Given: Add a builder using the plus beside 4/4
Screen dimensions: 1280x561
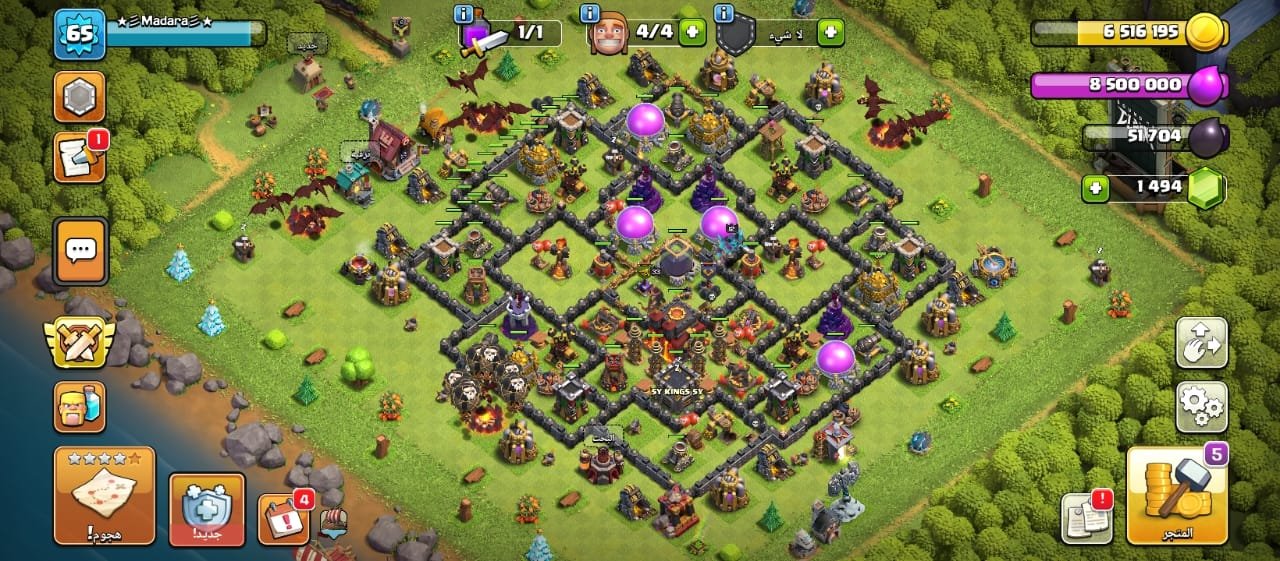Looking at the screenshot, I should 691,32.
